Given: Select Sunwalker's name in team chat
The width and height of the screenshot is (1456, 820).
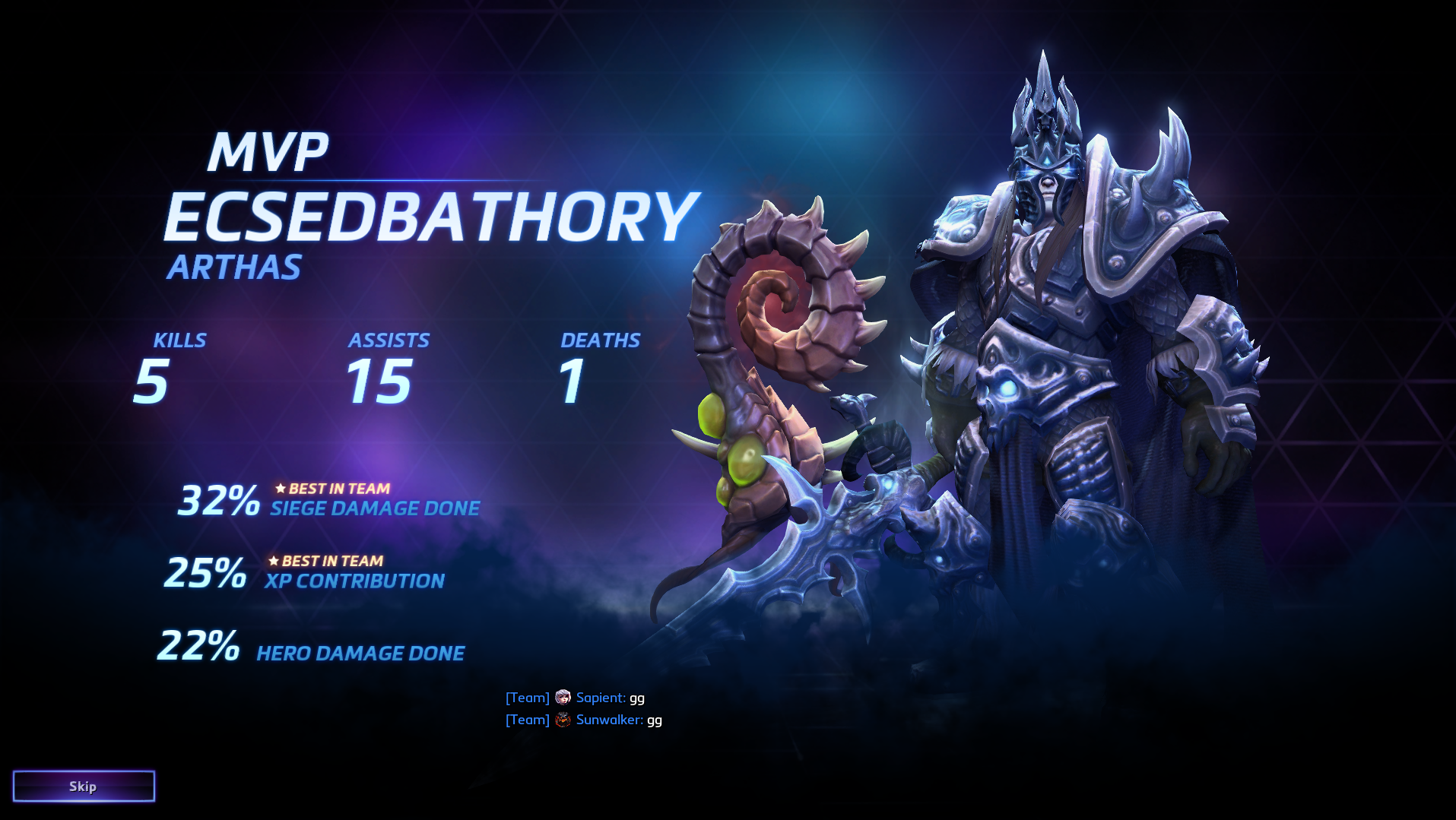Looking at the screenshot, I should click(x=608, y=720).
